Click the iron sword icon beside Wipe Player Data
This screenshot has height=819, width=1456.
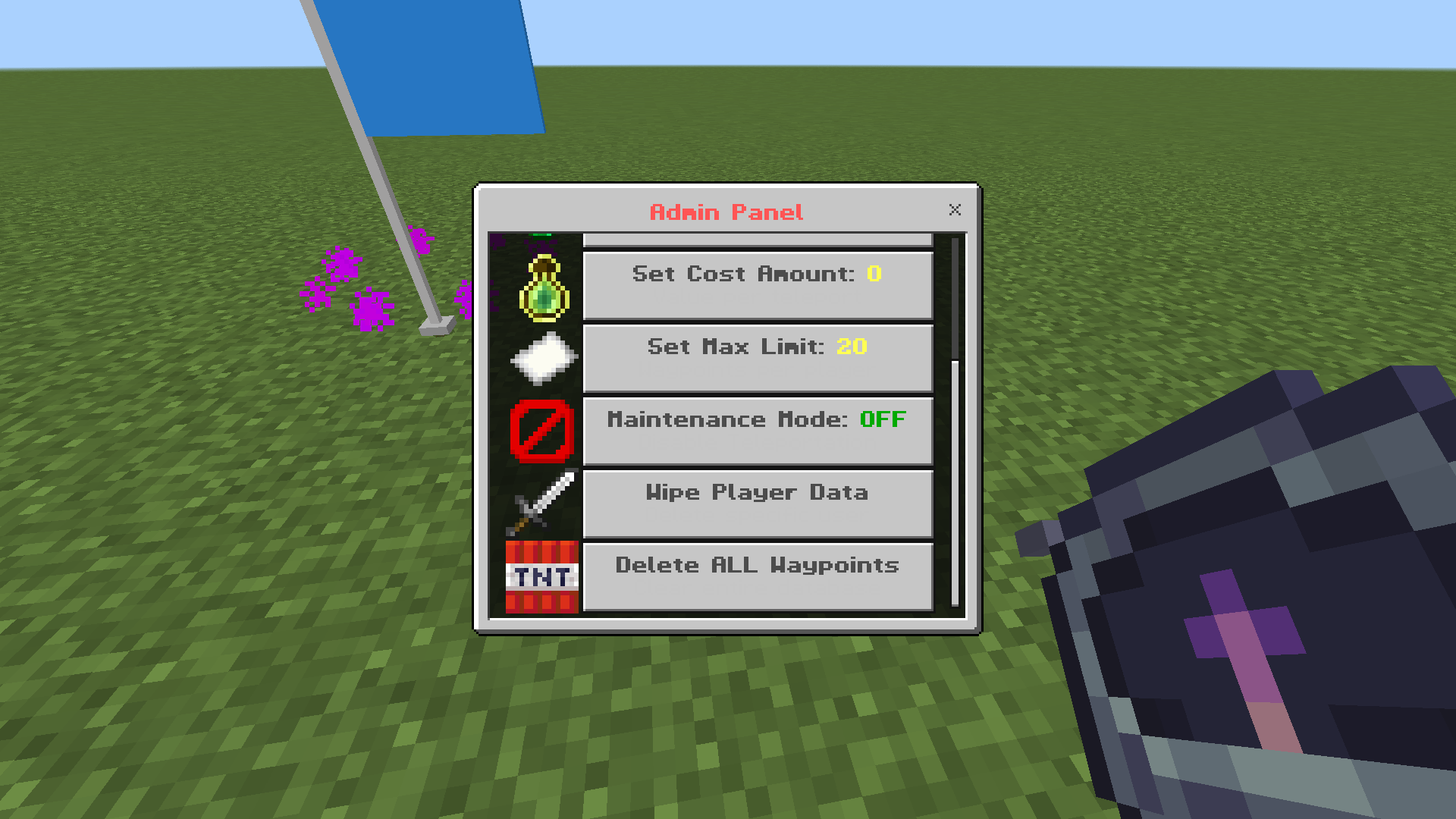[x=541, y=501]
